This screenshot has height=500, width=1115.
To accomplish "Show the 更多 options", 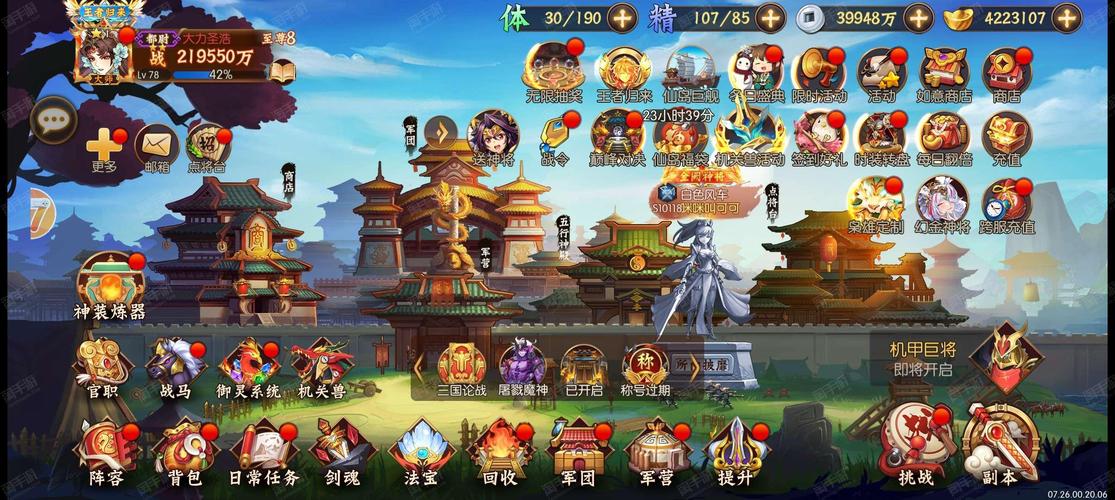I will [103, 148].
